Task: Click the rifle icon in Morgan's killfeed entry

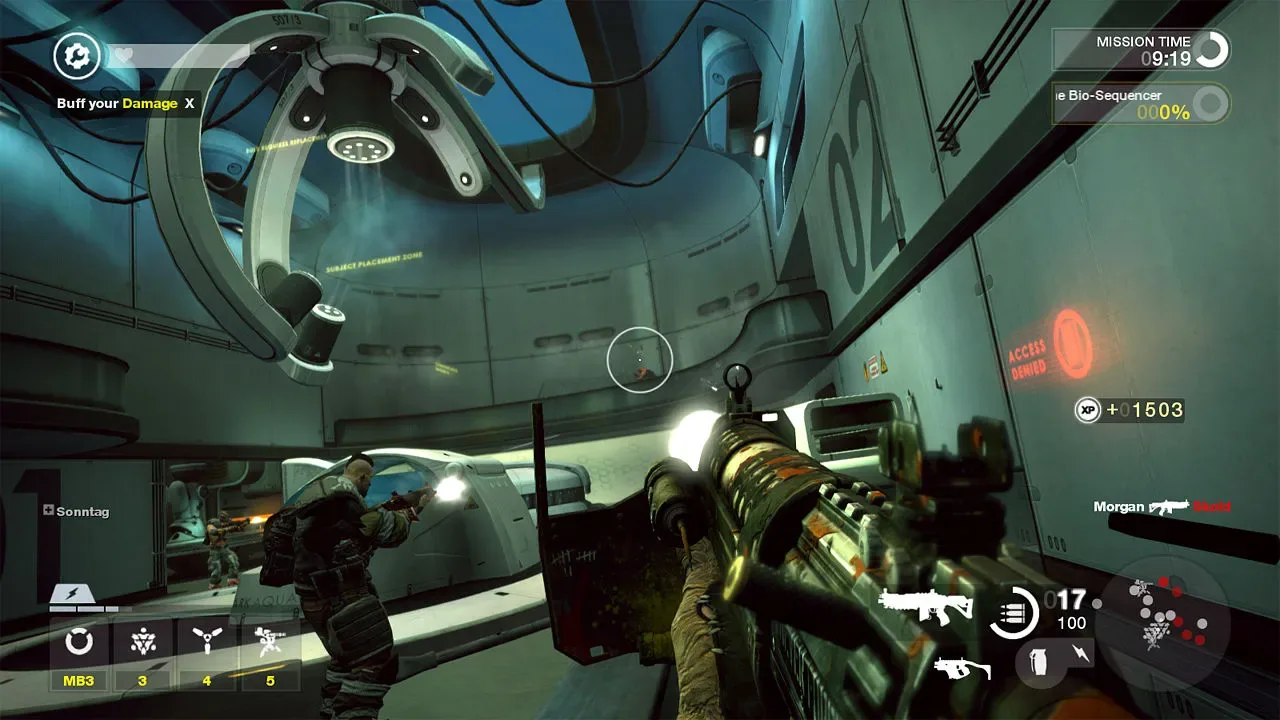Action: click(x=1167, y=506)
